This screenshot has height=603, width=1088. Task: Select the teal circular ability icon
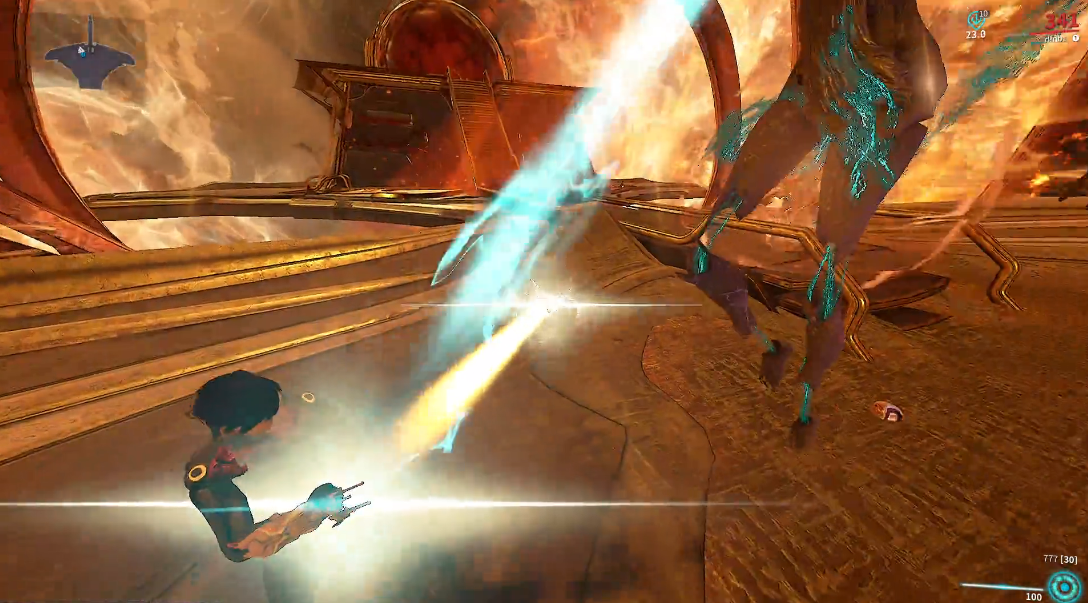(1064, 587)
